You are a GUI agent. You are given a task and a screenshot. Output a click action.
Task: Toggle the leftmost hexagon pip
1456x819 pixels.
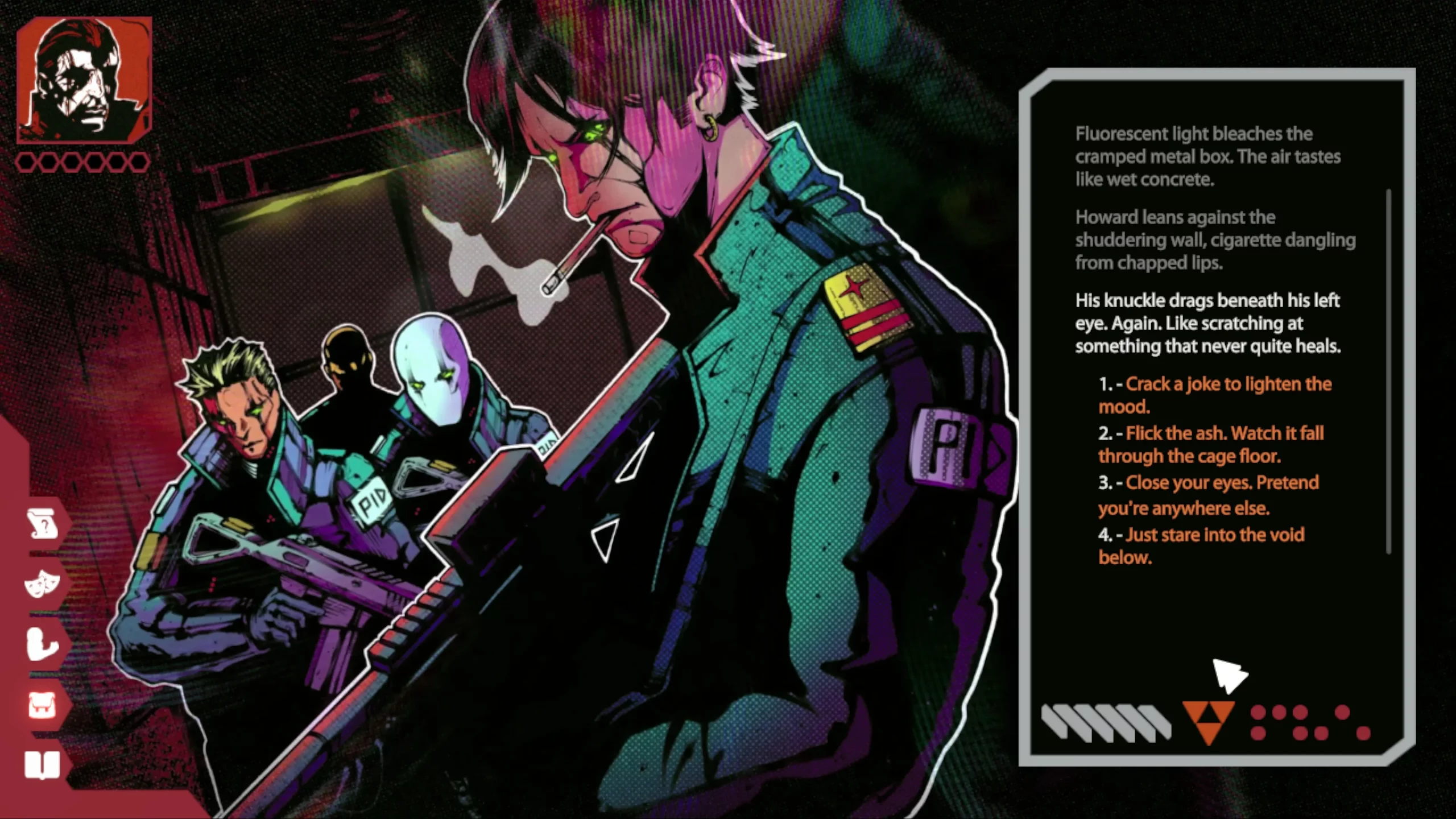26,162
